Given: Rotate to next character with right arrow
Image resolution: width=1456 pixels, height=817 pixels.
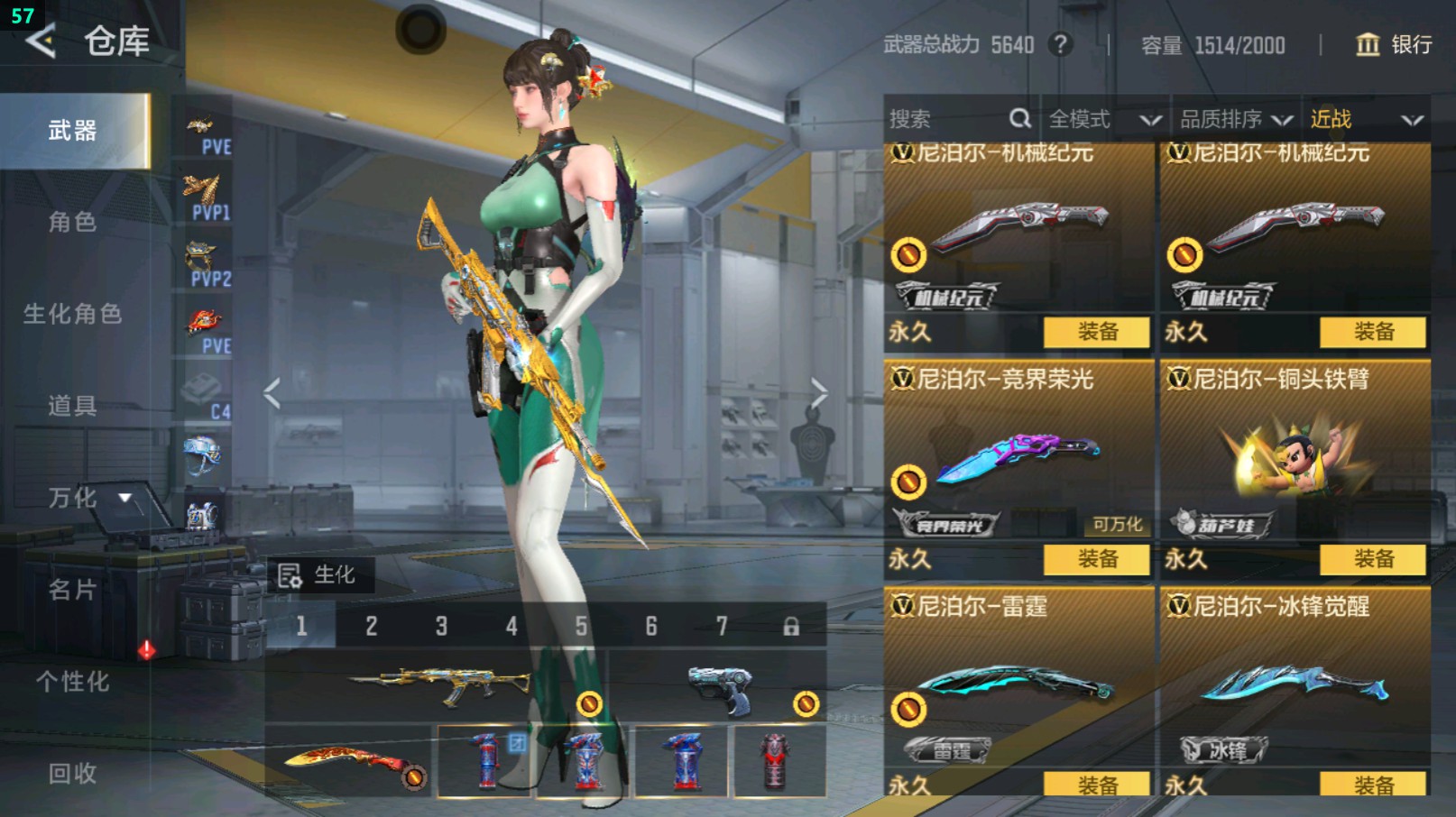Looking at the screenshot, I should (x=818, y=393).
